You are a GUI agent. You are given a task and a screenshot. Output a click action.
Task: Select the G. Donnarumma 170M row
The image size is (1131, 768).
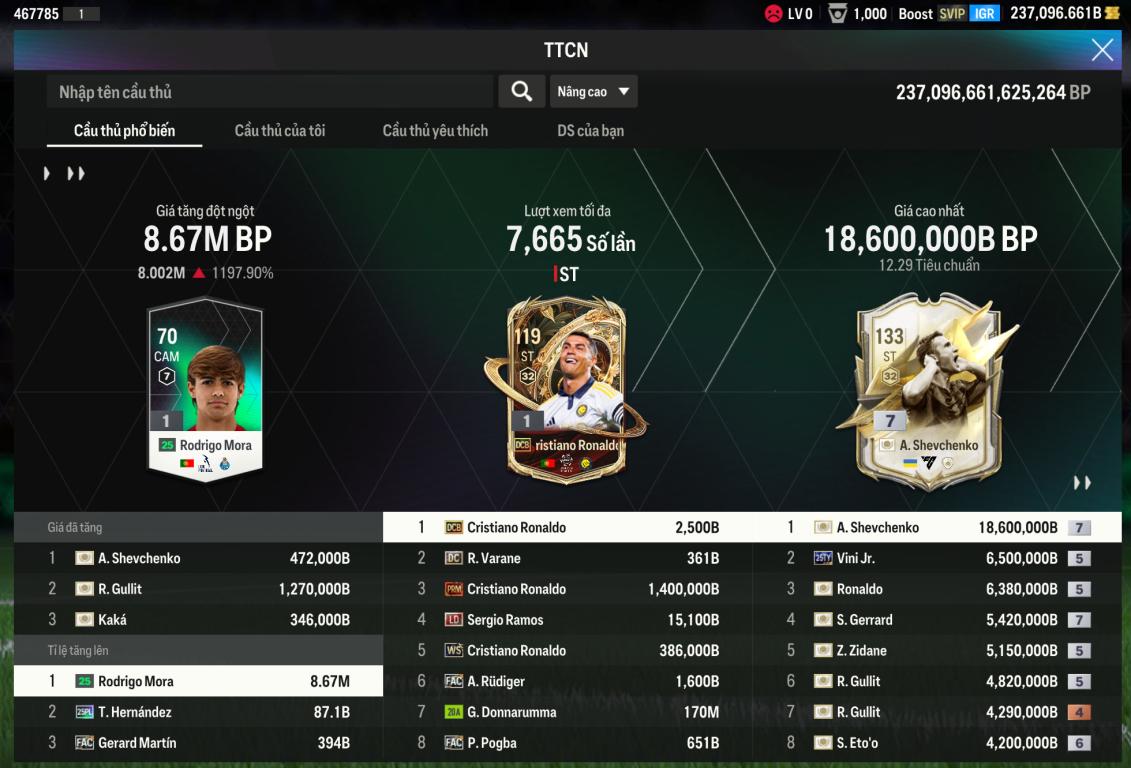click(567, 712)
